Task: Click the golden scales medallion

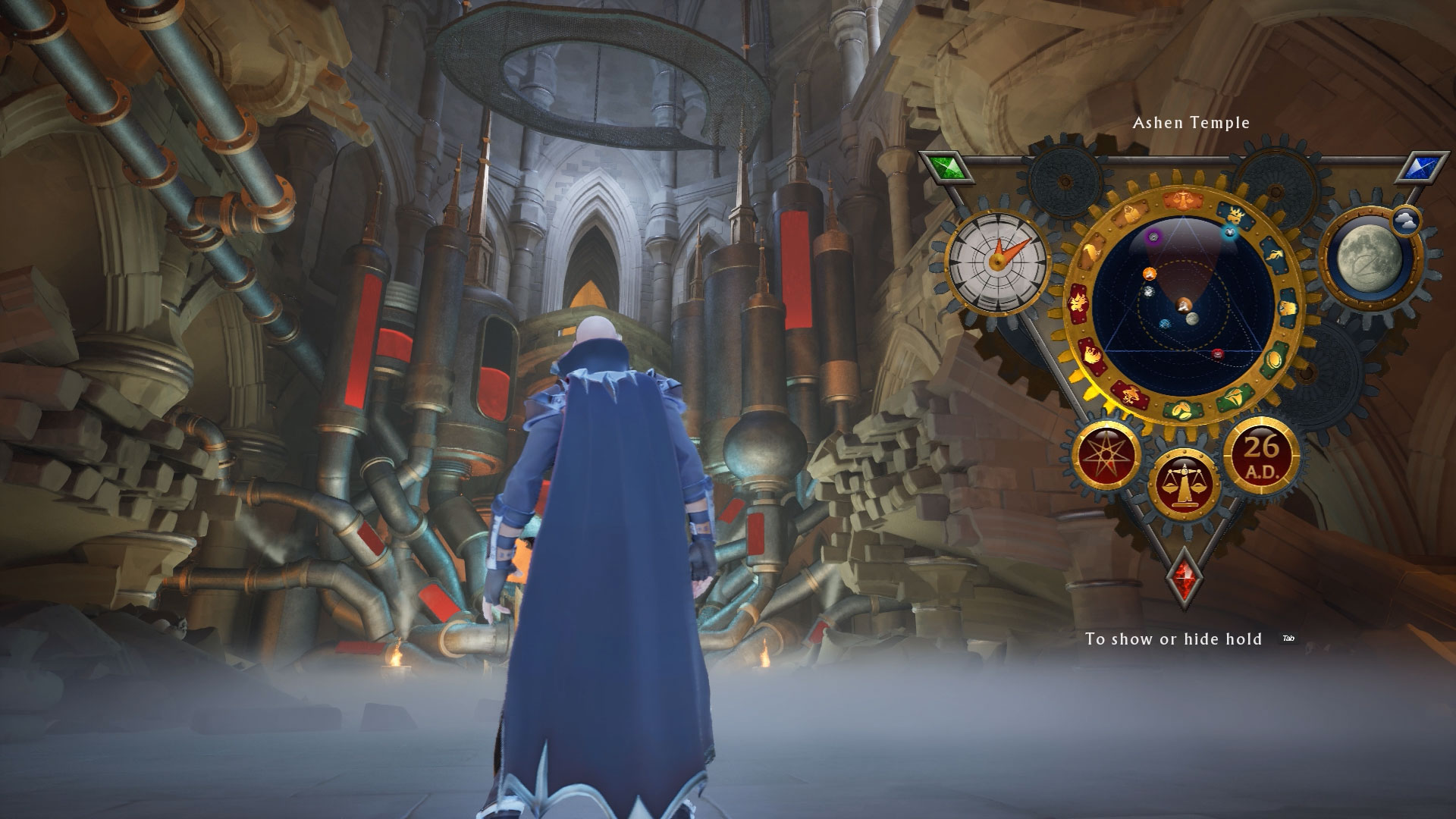Action: coord(1182,482)
